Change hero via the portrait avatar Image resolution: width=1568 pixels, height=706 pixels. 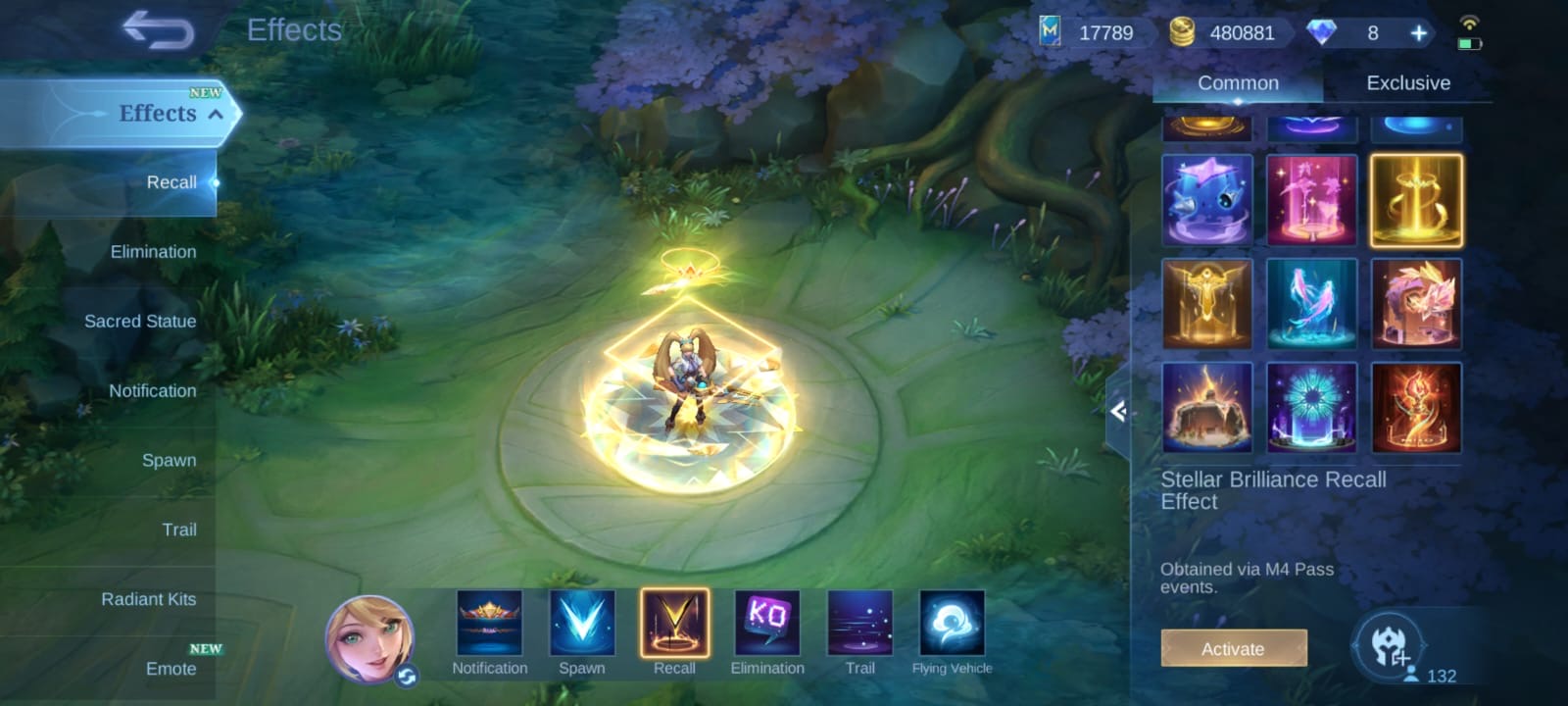click(369, 638)
